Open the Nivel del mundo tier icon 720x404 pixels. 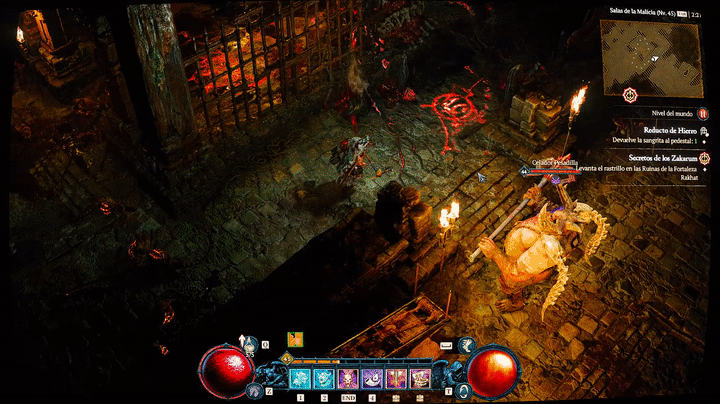pos(702,116)
